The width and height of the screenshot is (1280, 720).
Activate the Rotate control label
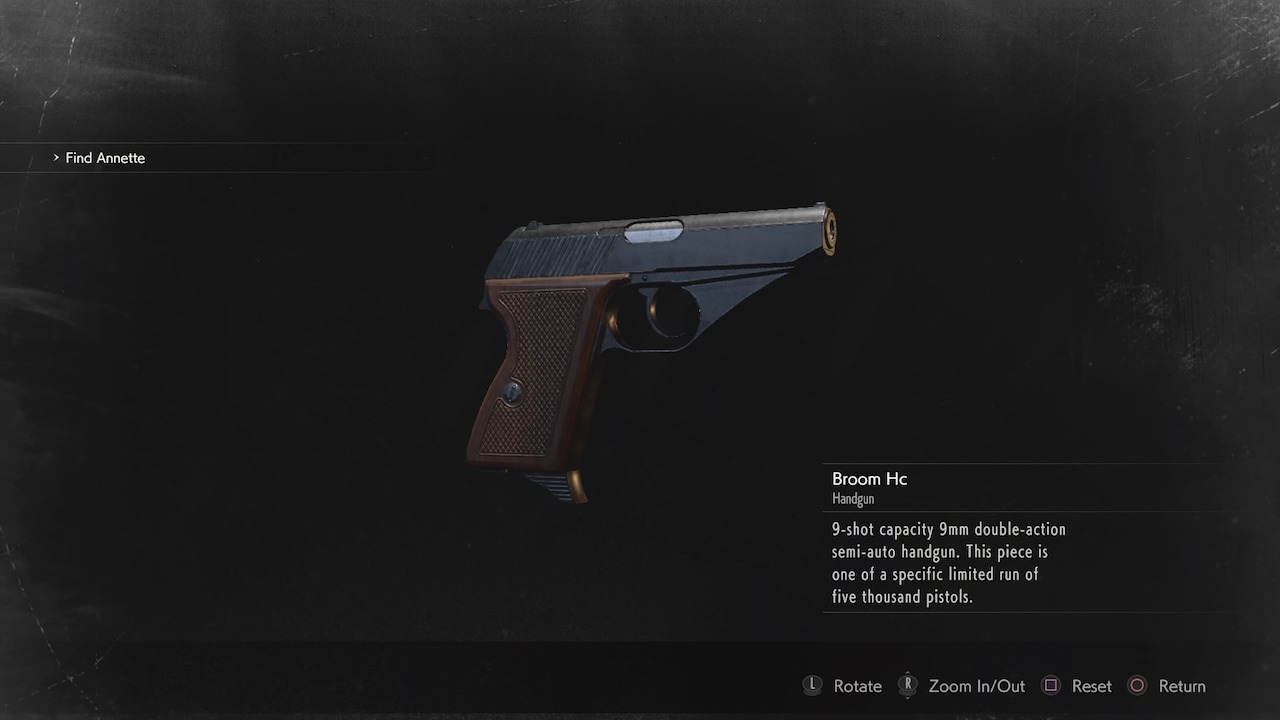(x=857, y=686)
